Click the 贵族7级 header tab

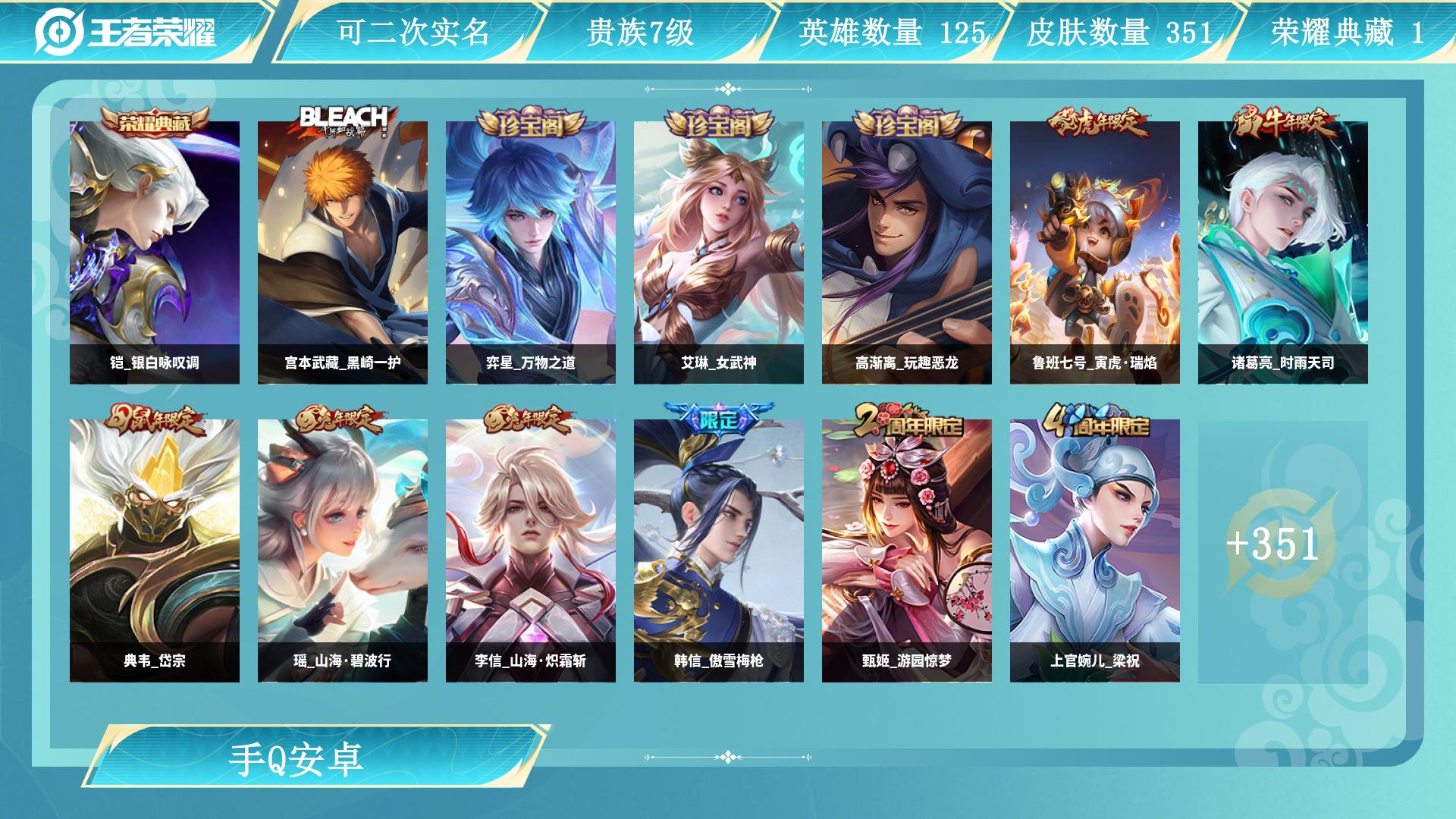640,33
